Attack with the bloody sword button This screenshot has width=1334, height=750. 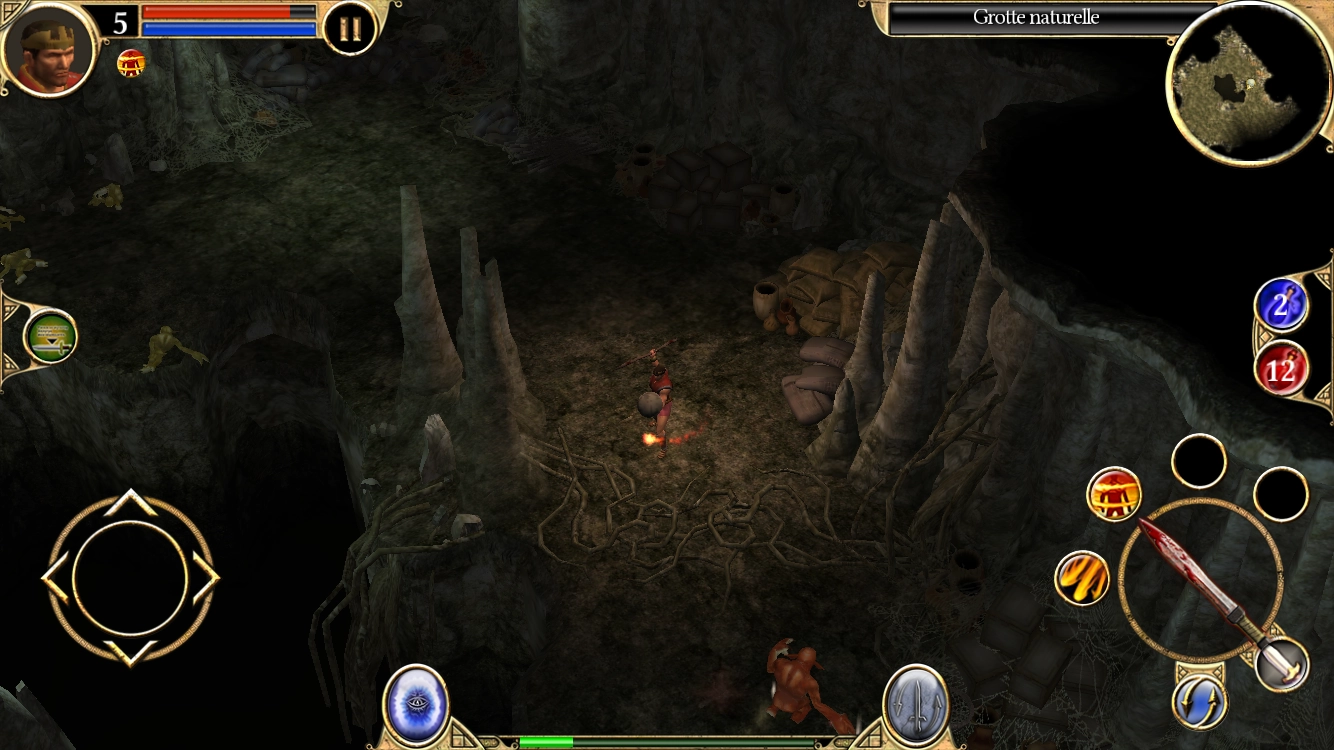click(1200, 580)
